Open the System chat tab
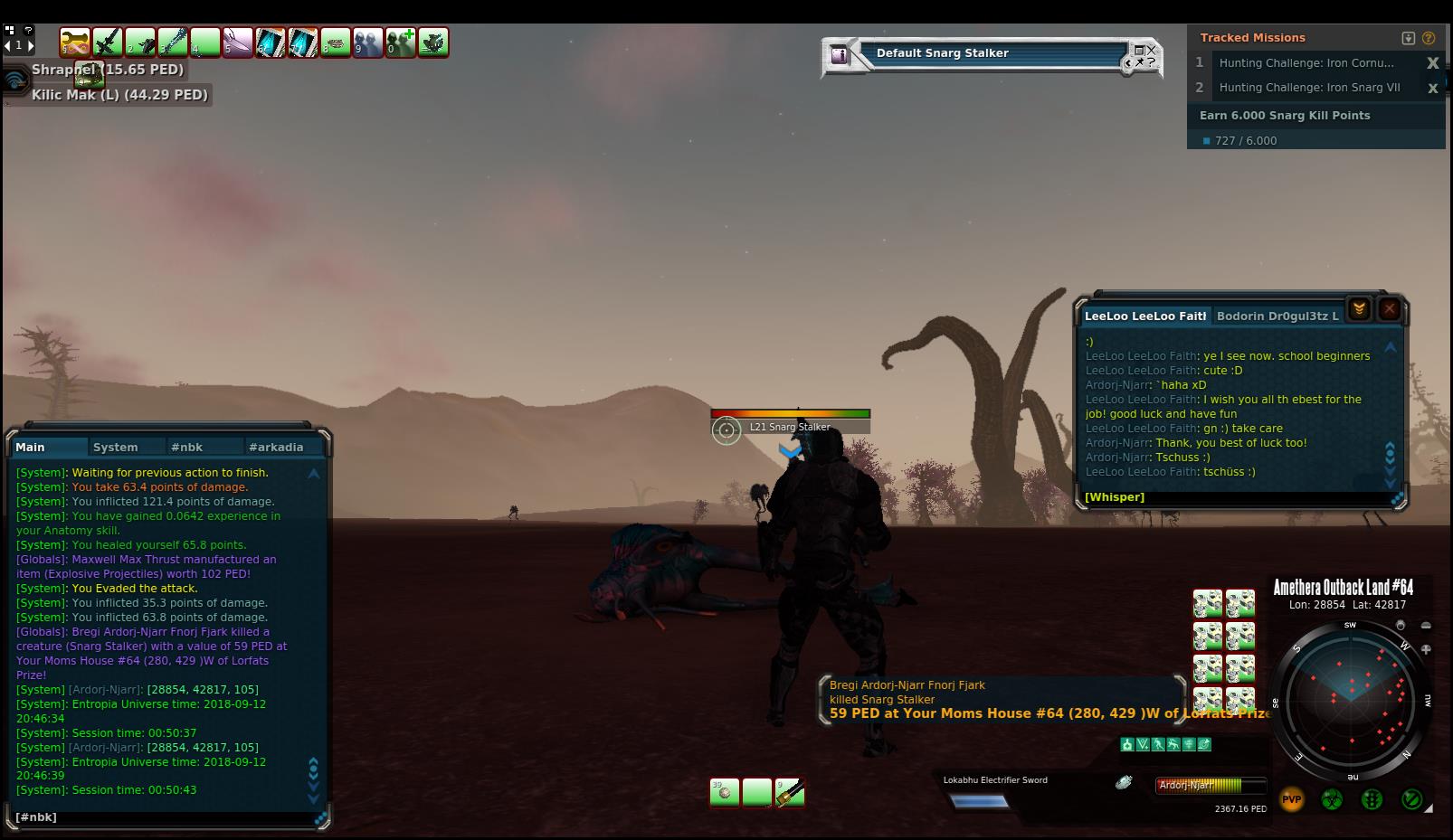Screen dimensions: 1453x840 pos(116,448)
